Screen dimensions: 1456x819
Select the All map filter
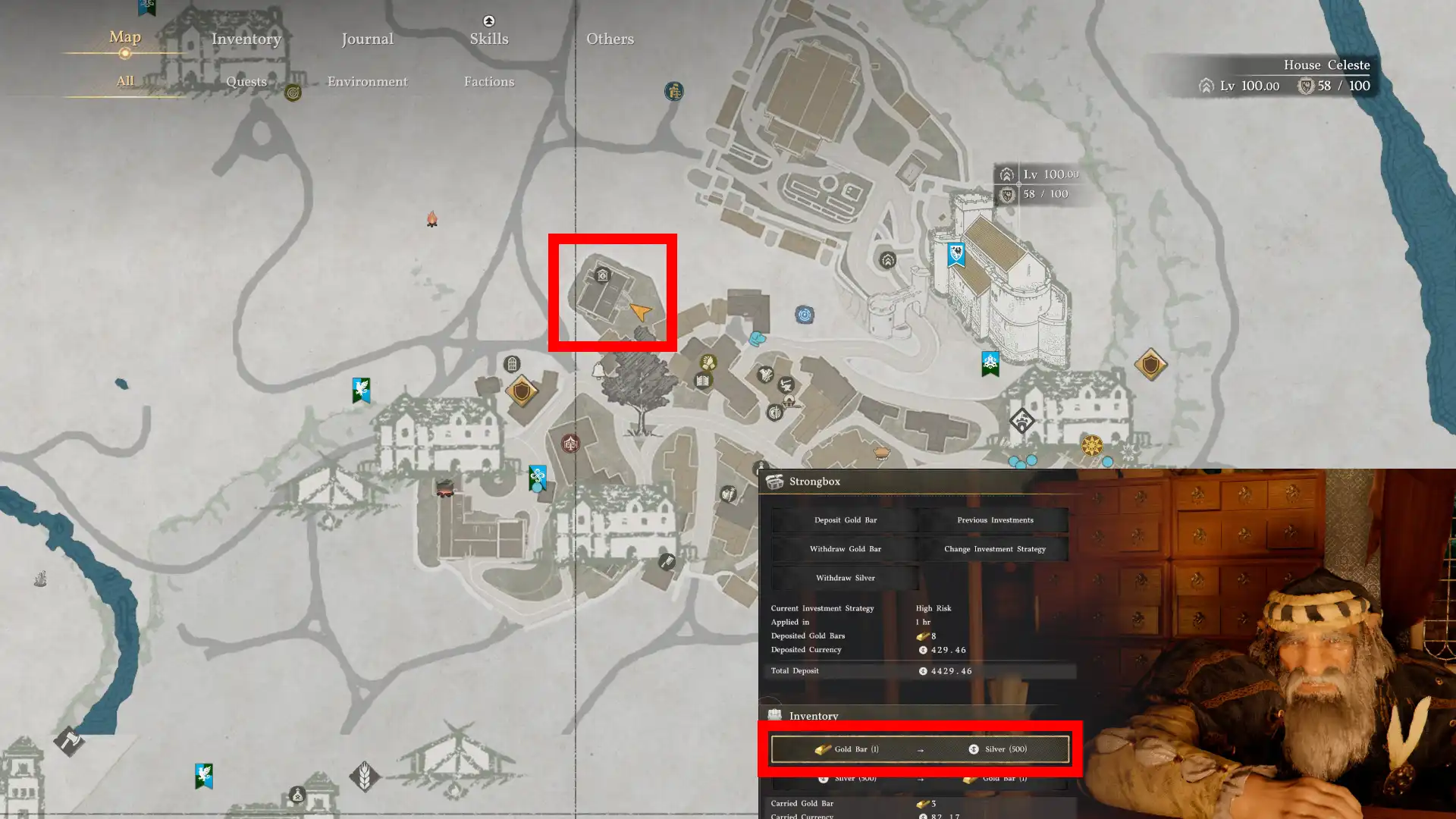pyautogui.click(x=125, y=81)
